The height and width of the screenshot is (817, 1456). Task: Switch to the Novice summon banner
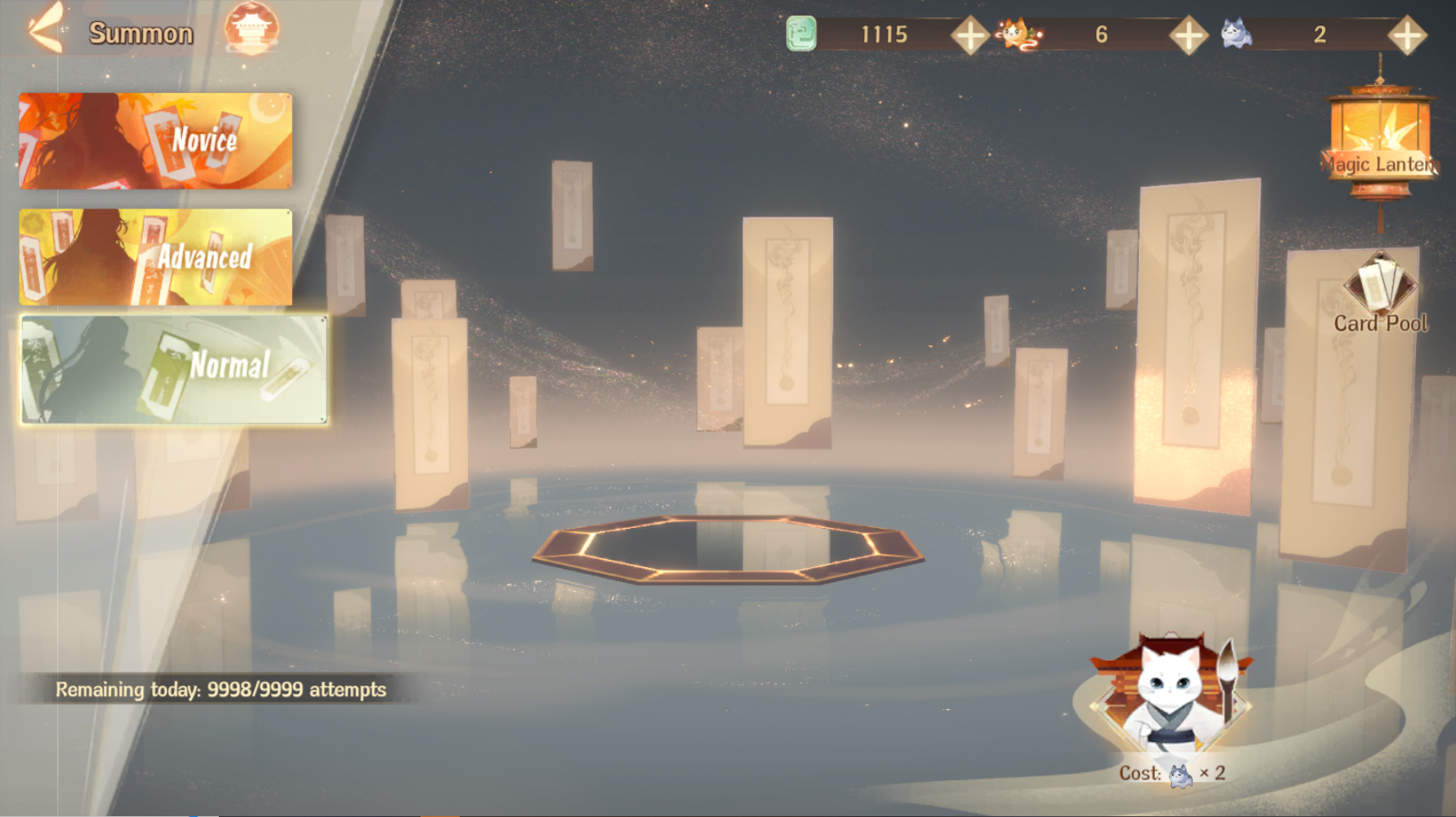tap(155, 141)
